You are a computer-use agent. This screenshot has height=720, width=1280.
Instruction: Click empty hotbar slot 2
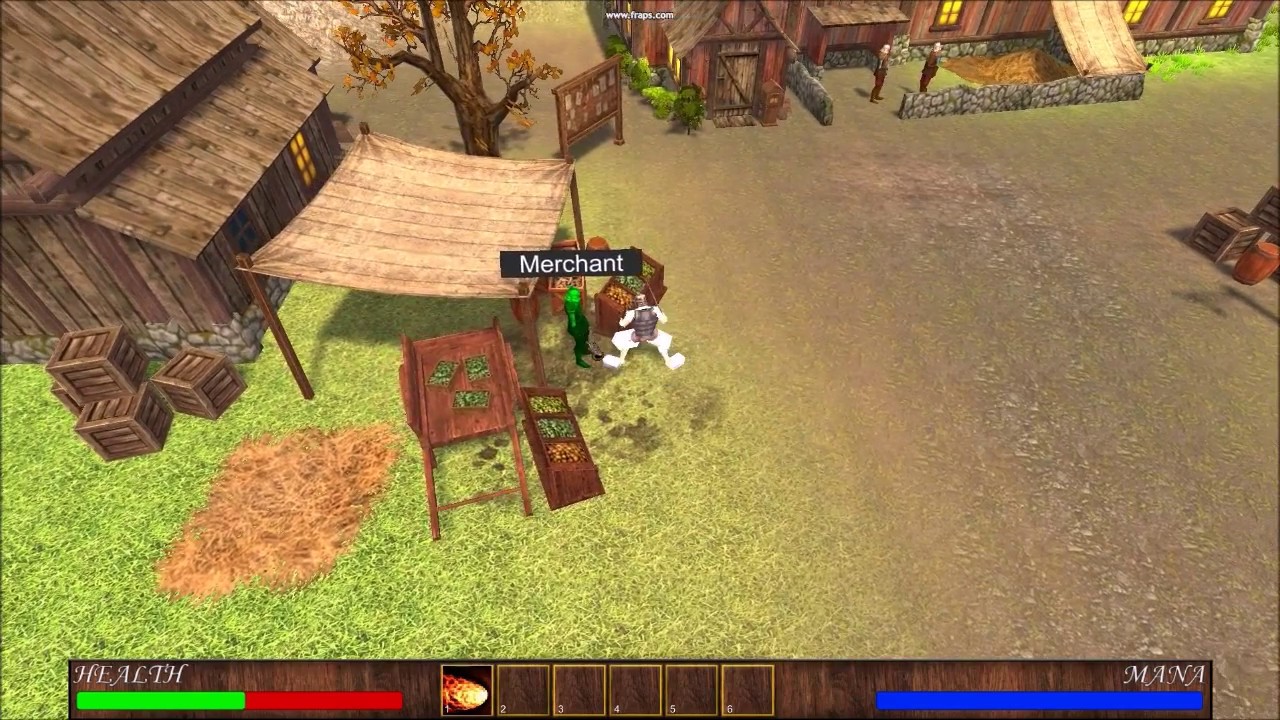(522, 689)
